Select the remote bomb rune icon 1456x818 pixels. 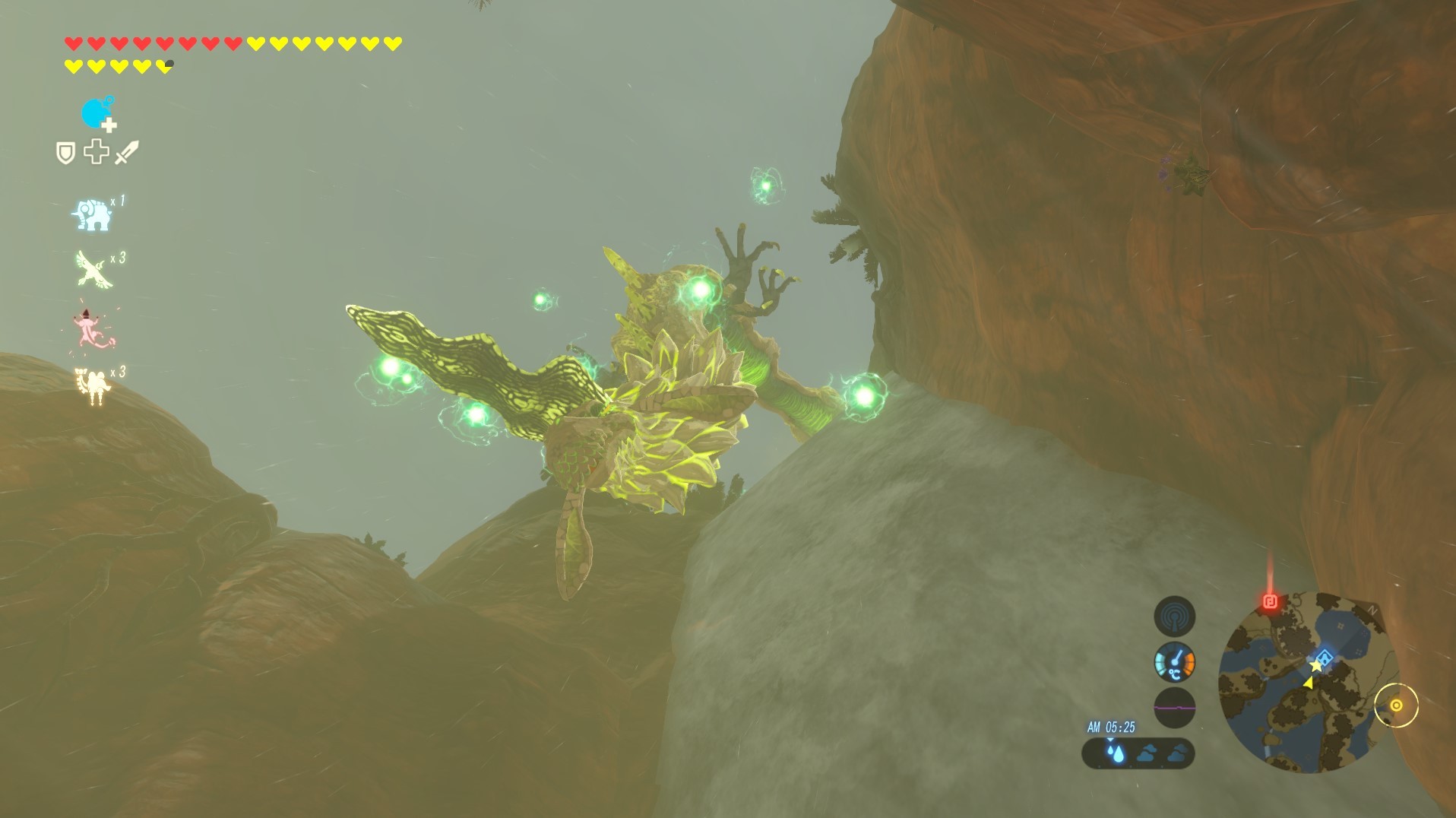(x=96, y=114)
